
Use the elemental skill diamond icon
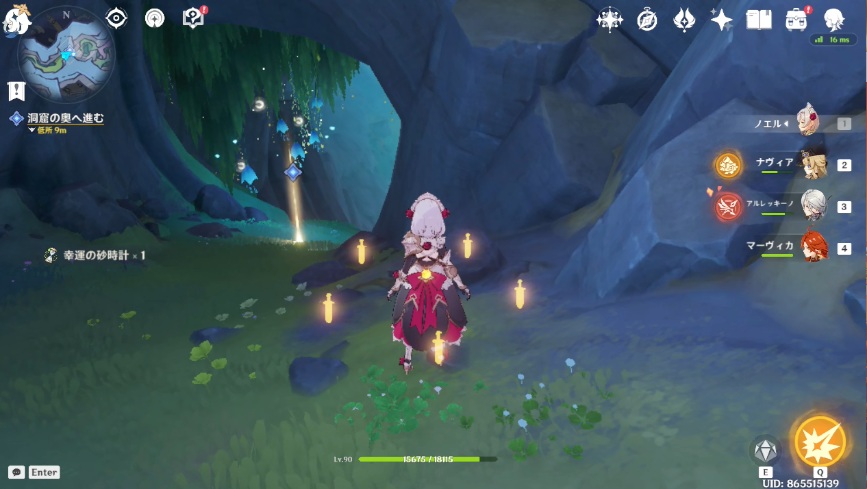[x=766, y=451]
